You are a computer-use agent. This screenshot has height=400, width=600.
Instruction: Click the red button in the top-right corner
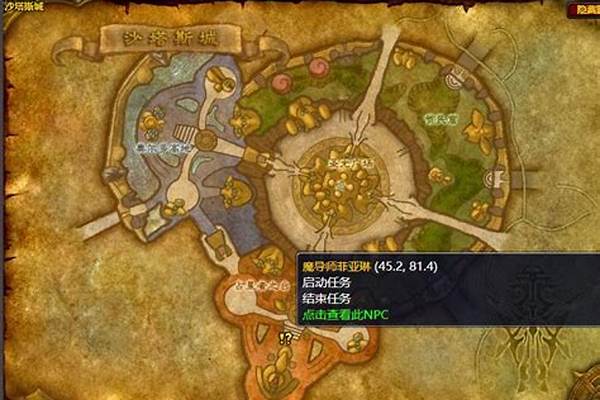click(x=581, y=8)
